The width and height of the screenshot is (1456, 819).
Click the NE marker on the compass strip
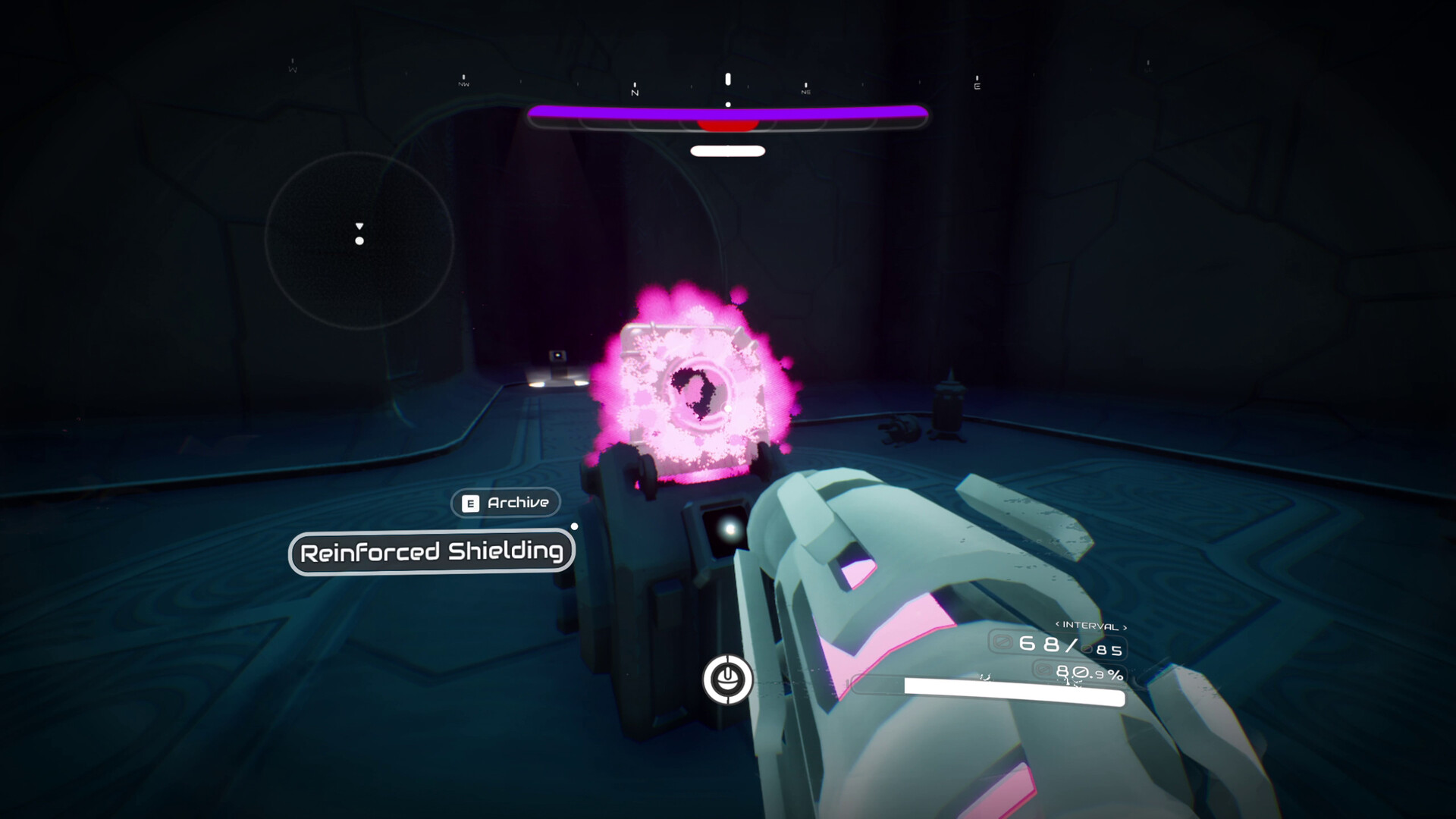click(x=805, y=89)
